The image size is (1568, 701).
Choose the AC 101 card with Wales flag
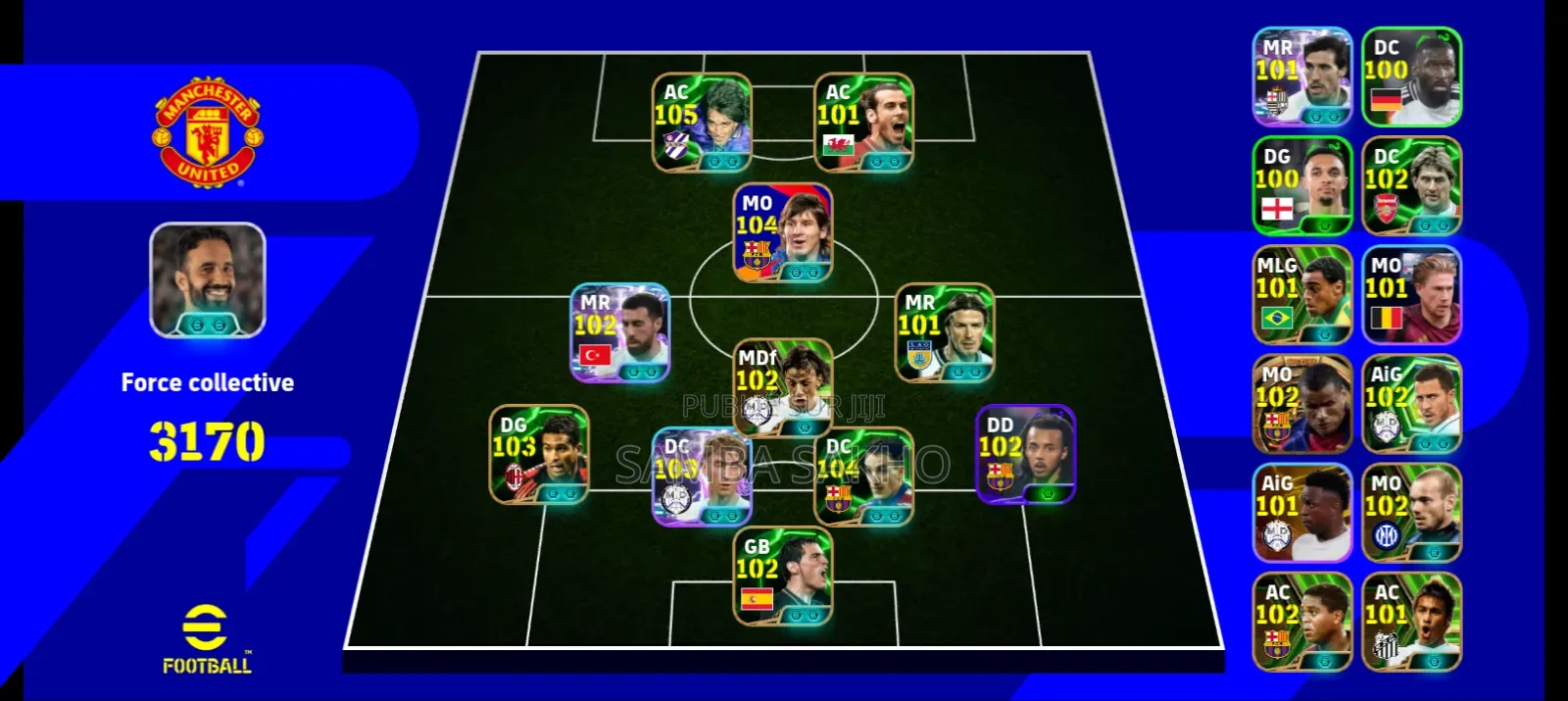point(863,123)
